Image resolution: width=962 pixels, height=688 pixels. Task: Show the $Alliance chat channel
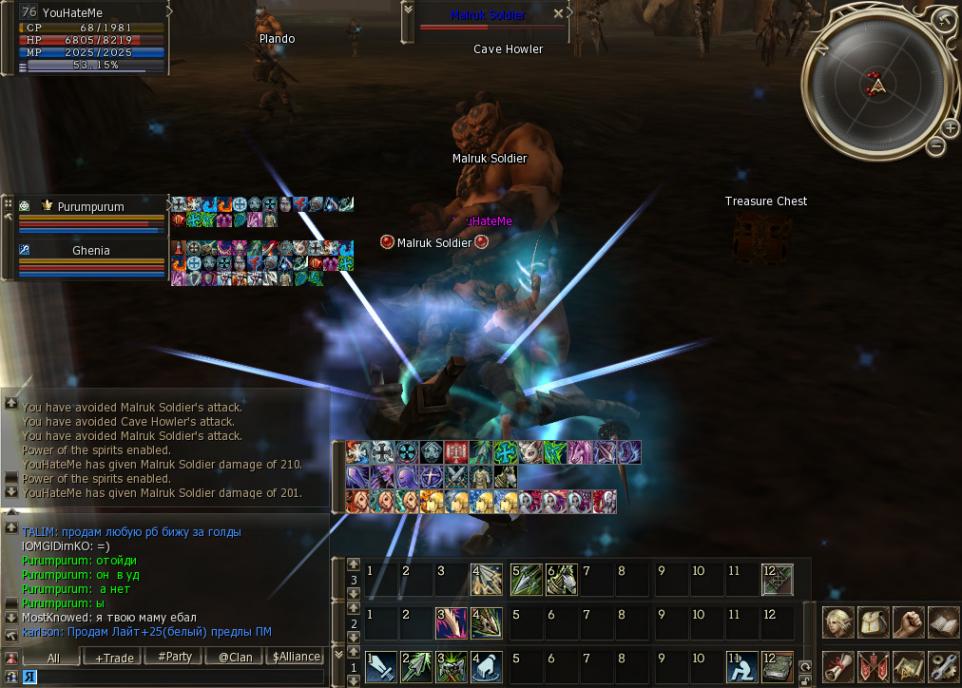296,657
